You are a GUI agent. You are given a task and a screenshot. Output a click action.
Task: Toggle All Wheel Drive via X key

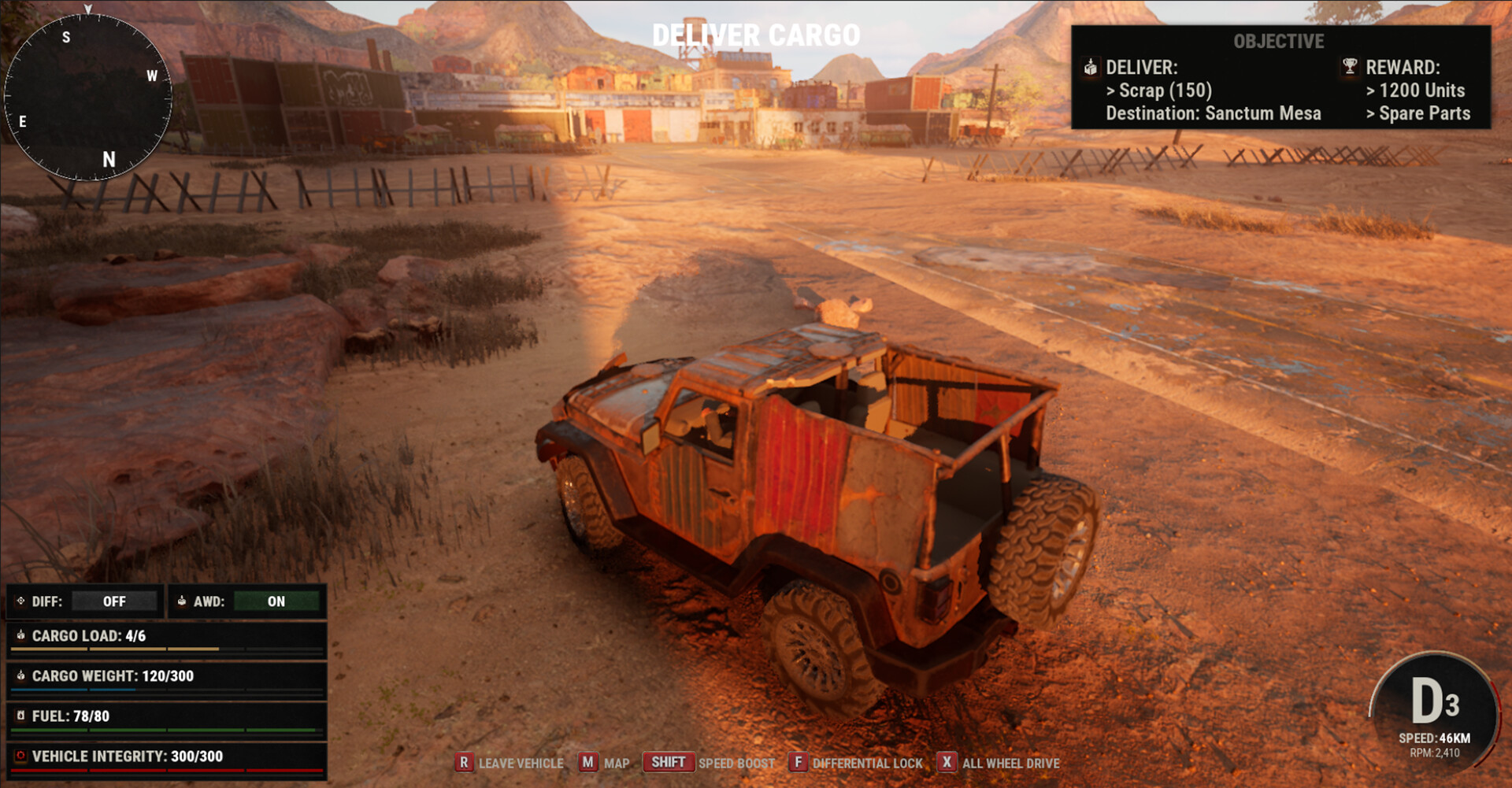pyautogui.click(x=947, y=763)
